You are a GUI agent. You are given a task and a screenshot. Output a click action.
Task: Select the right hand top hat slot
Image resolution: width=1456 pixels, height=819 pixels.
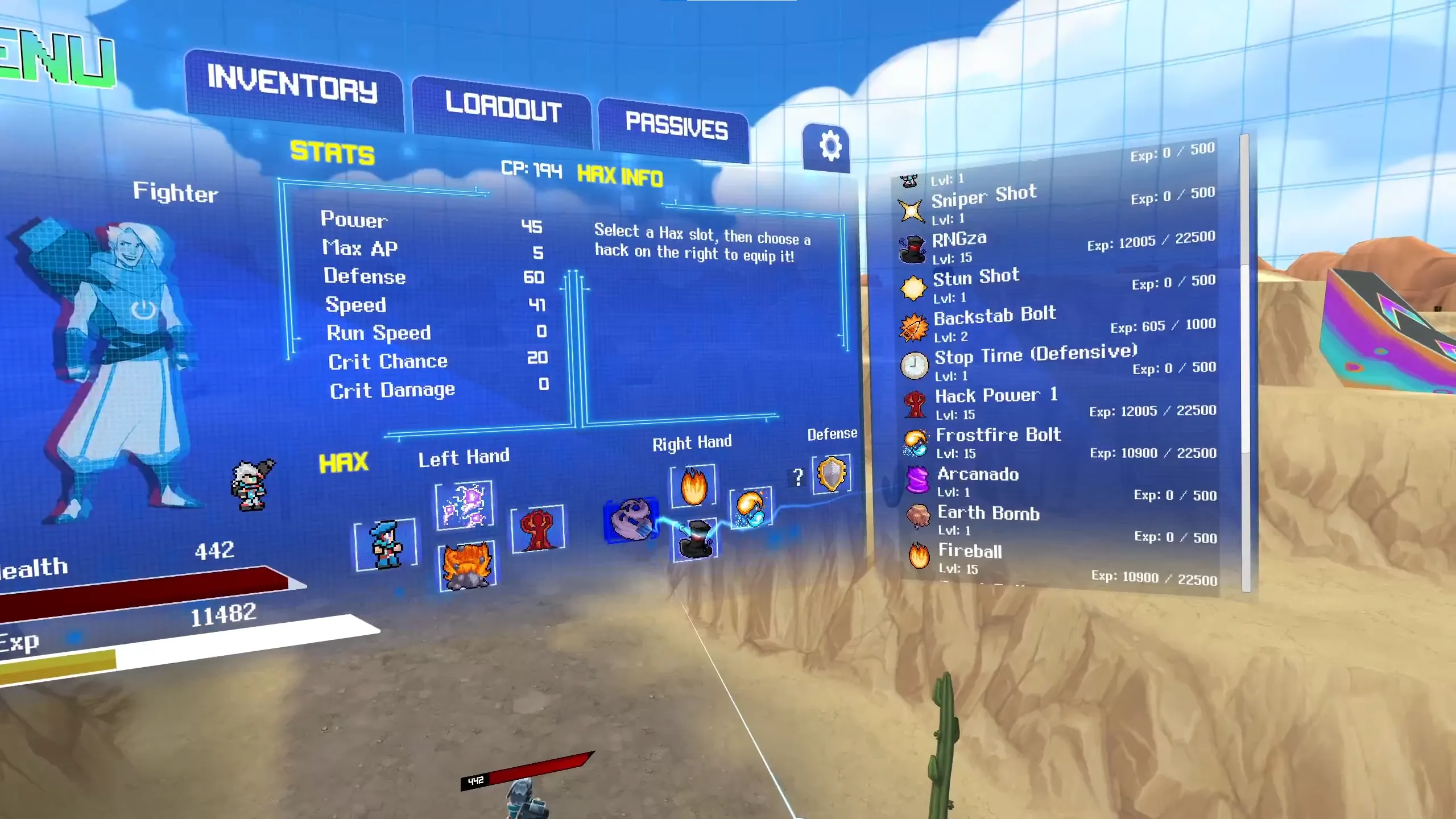point(695,540)
